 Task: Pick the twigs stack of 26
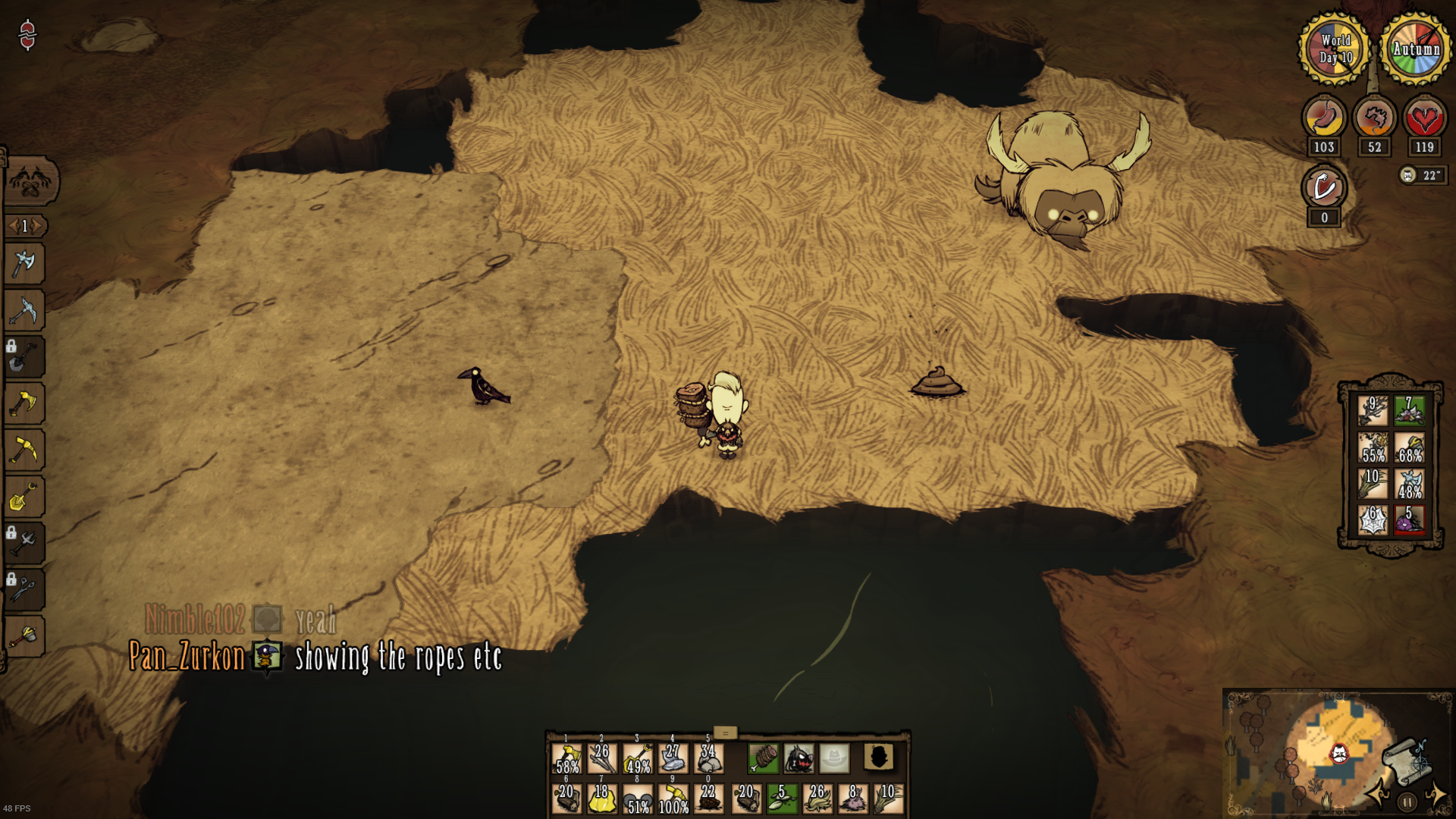pos(602,758)
